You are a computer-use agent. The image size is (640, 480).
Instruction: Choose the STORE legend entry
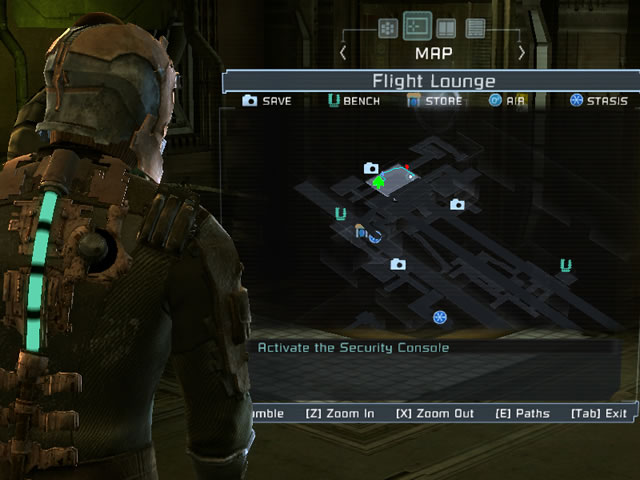[x=434, y=101]
